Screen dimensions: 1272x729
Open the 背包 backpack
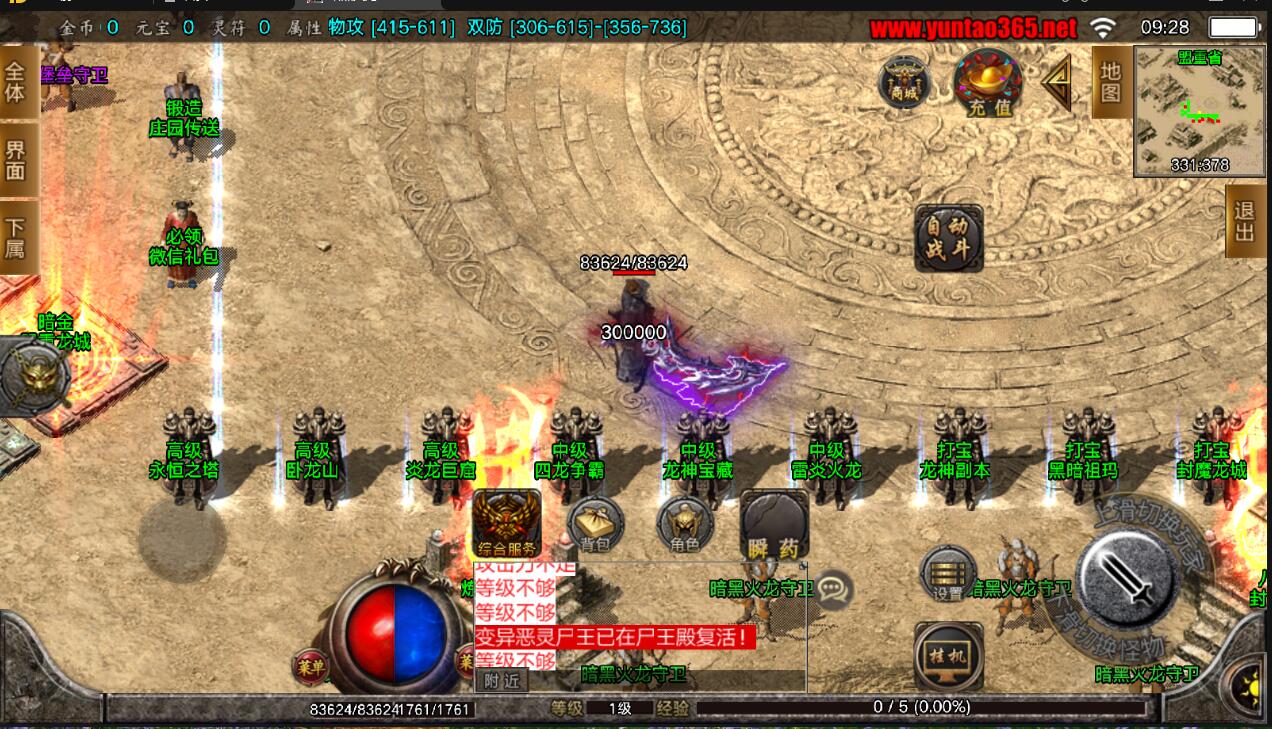tap(595, 524)
